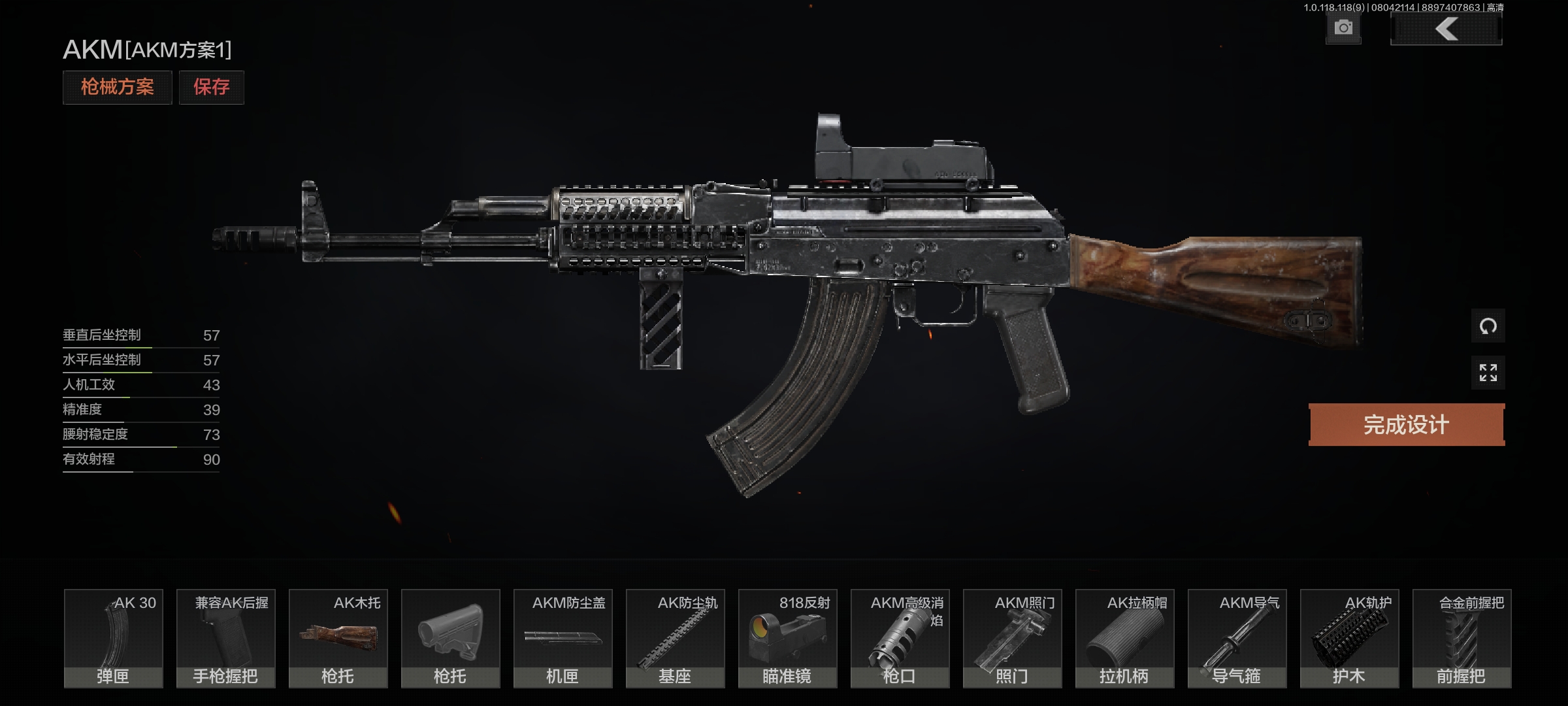Screen dimensions: 1568x706
Task: Pick the AKM防尘盖 receiver cover slot
Action: coord(563,638)
